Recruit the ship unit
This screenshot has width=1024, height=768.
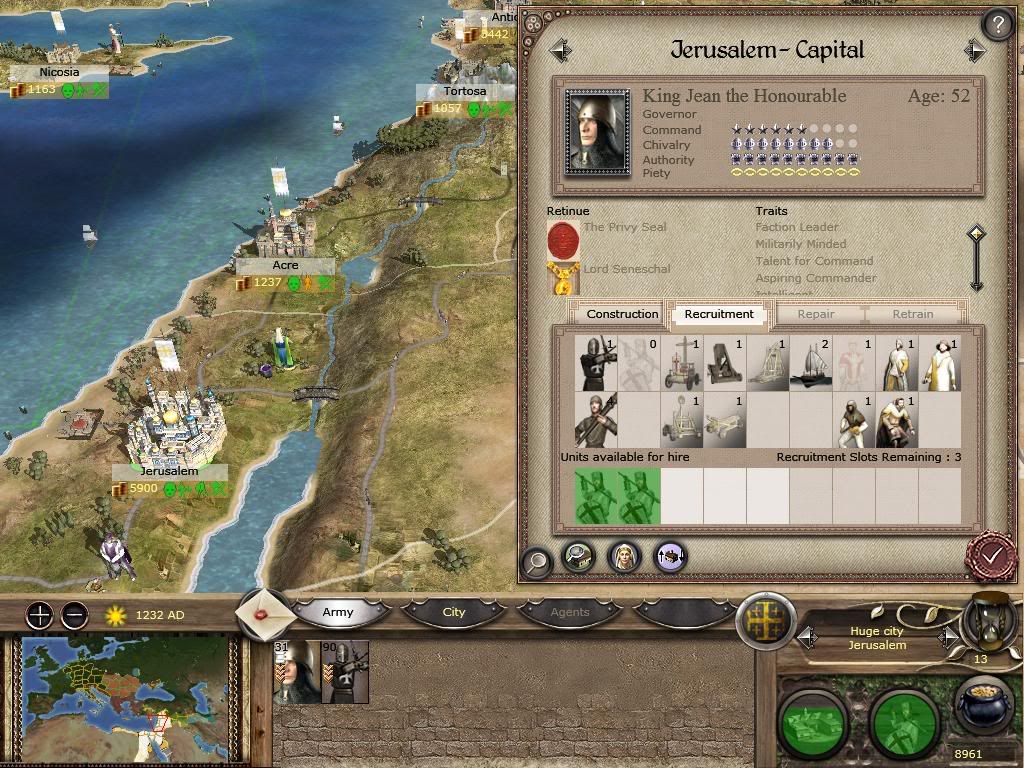point(811,364)
